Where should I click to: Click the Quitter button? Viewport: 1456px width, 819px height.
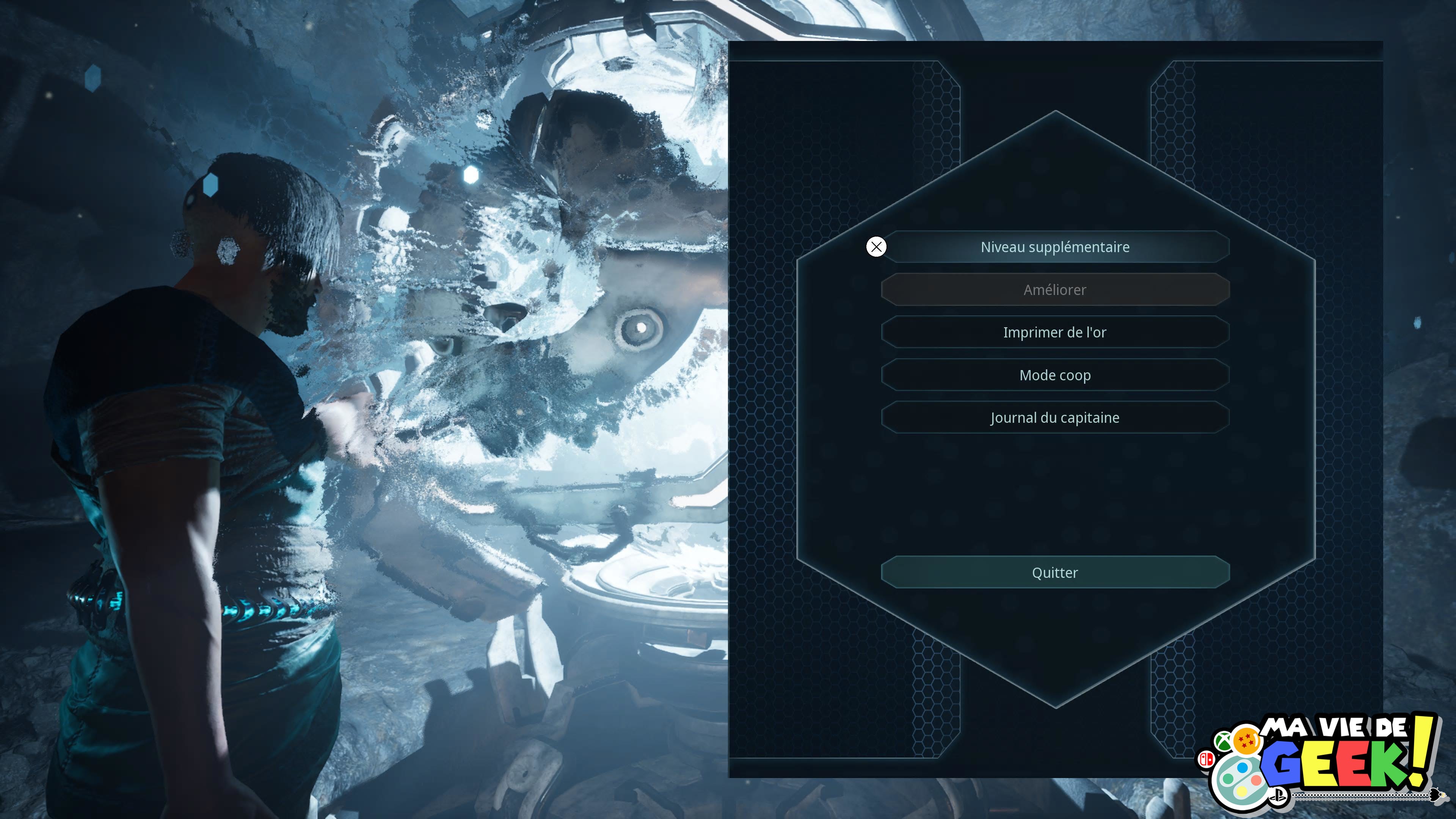[x=1055, y=573]
